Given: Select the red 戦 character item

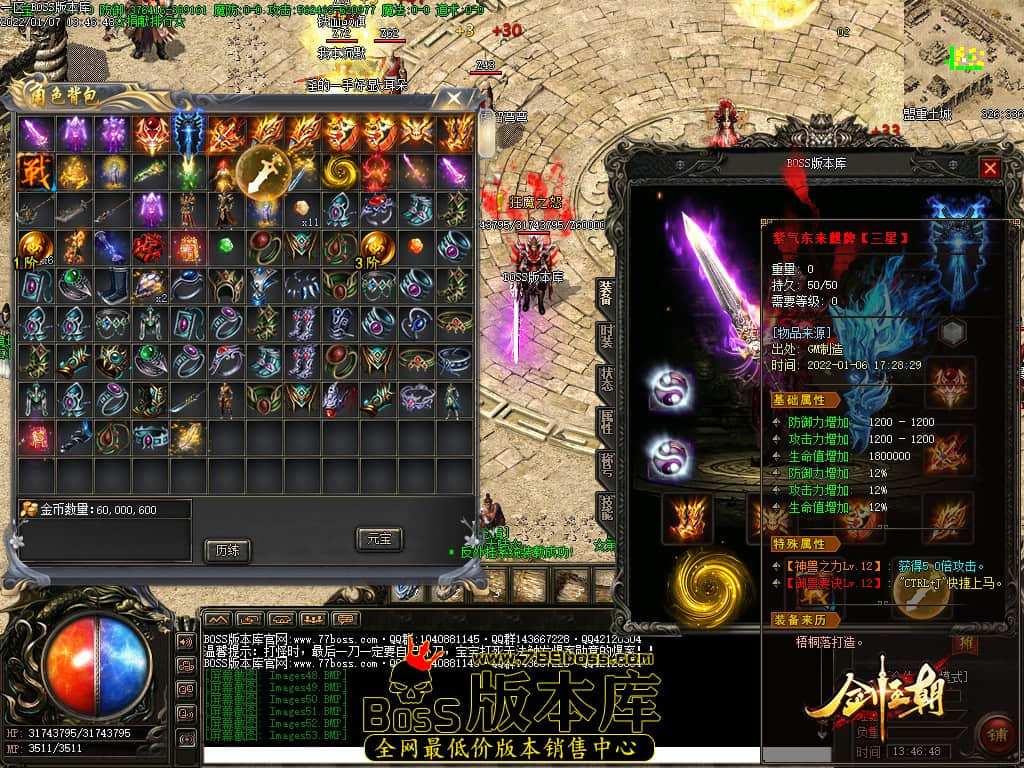Looking at the screenshot, I should tap(34, 170).
